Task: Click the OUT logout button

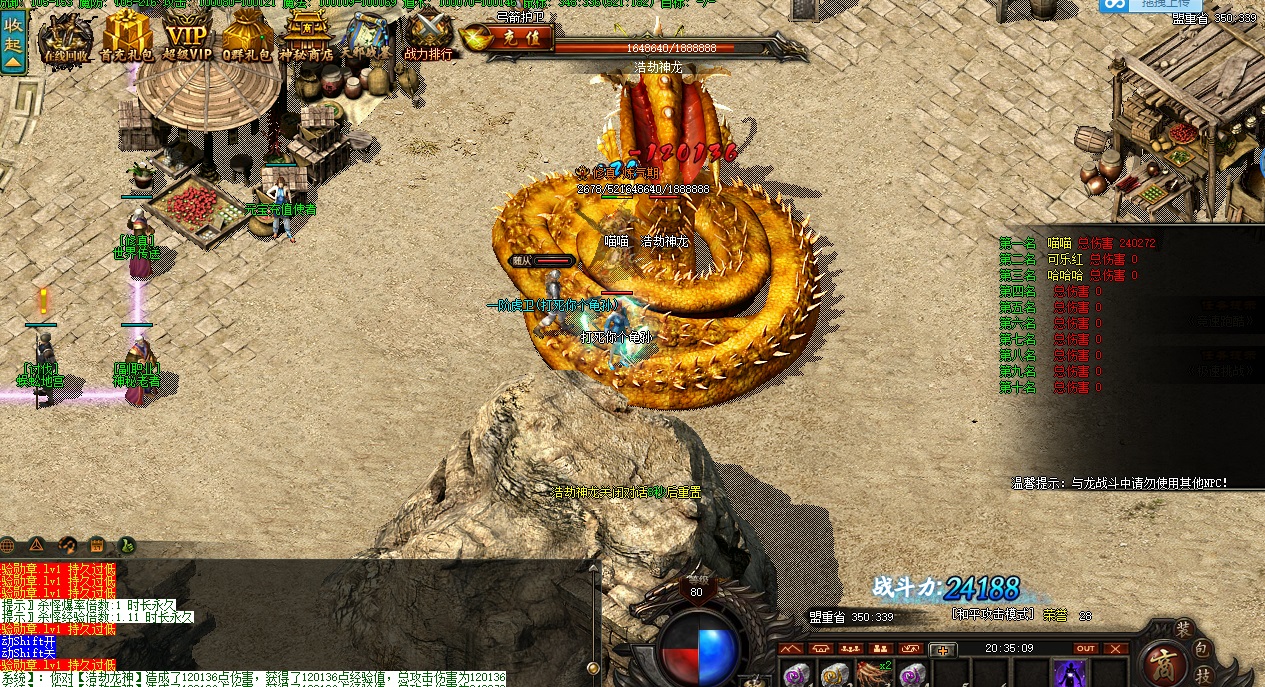Action: pos(1085,649)
